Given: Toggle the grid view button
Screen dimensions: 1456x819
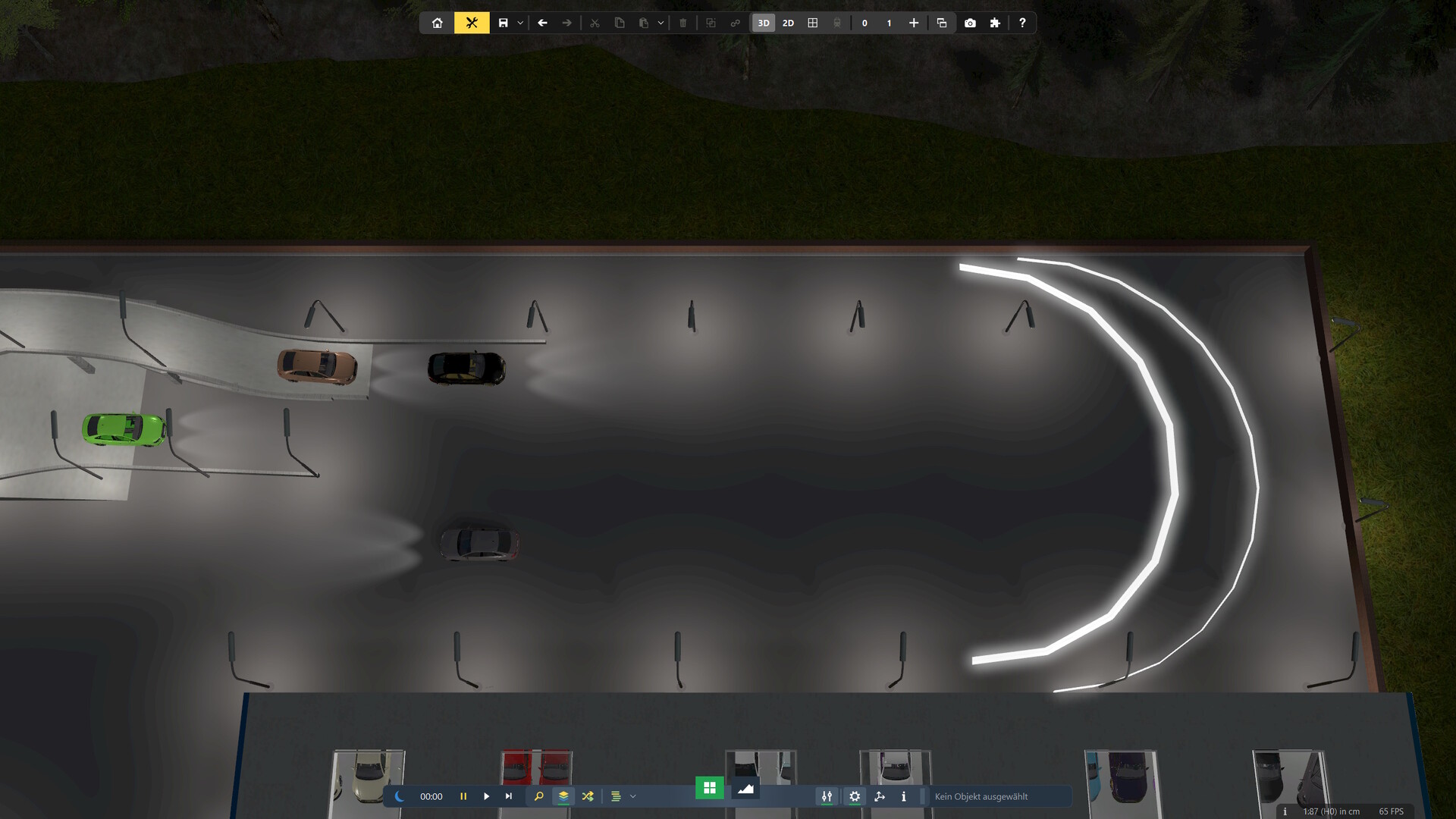Looking at the screenshot, I should pos(813,23).
